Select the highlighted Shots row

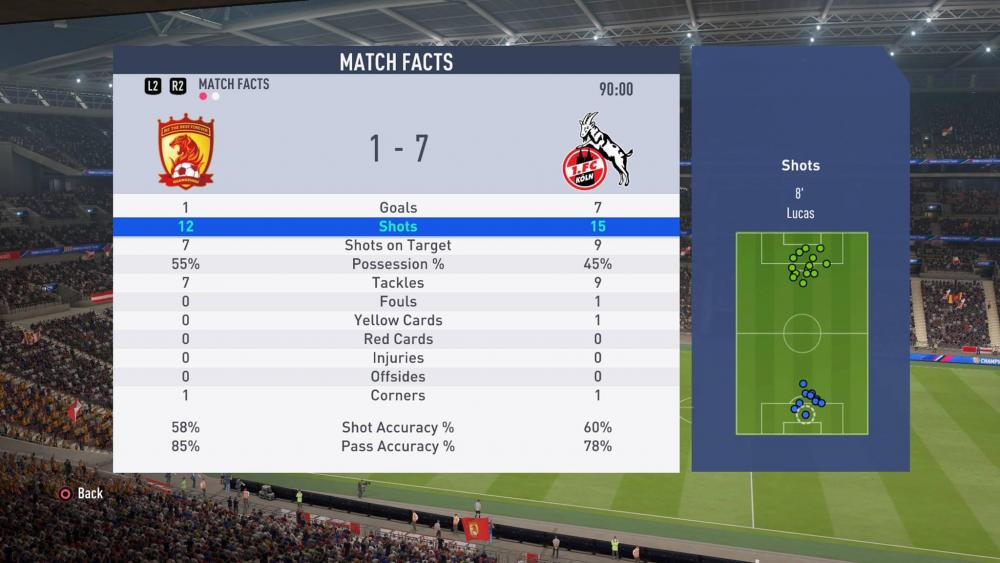(x=397, y=226)
